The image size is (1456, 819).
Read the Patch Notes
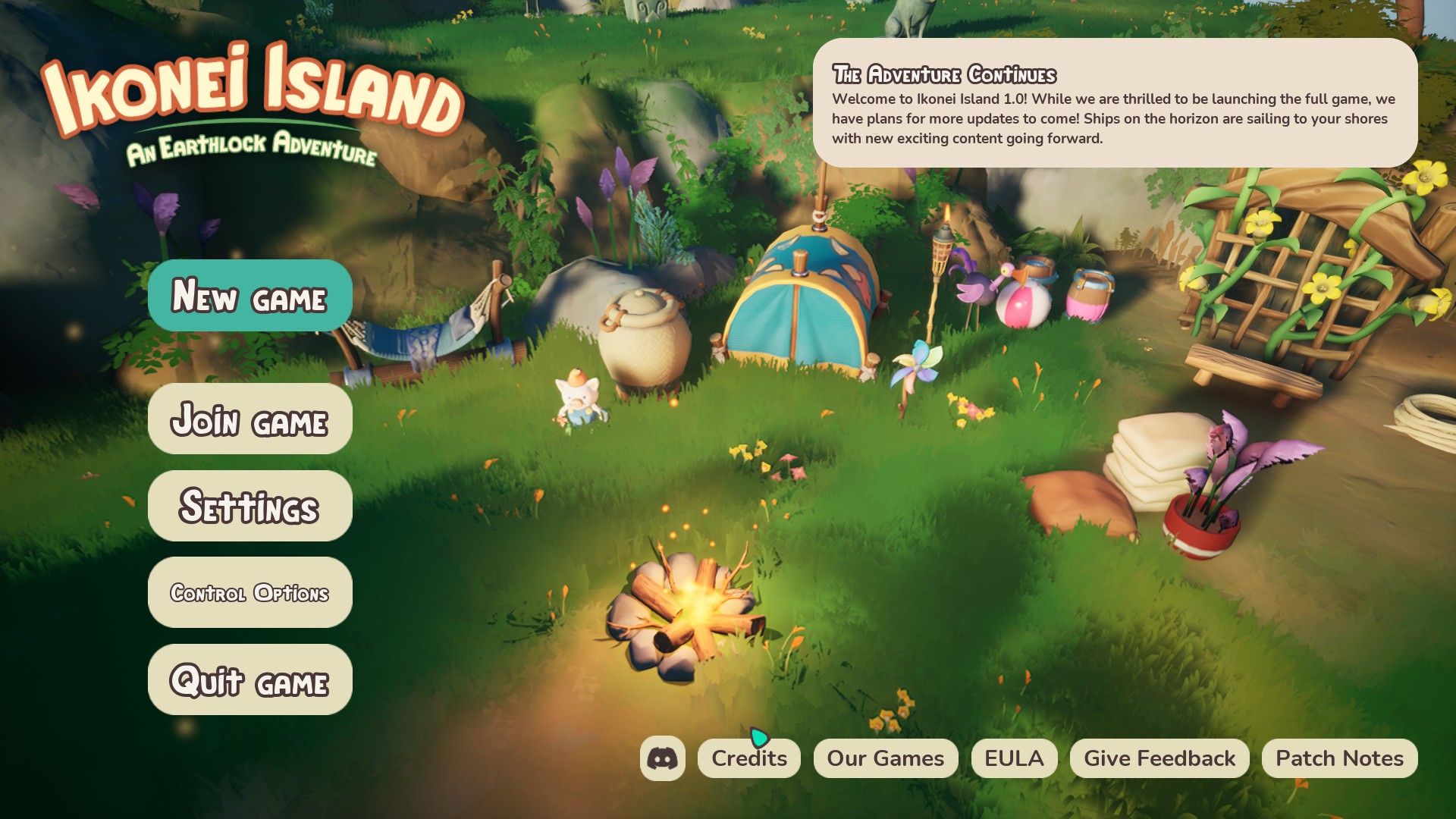pyautogui.click(x=1339, y=759)
